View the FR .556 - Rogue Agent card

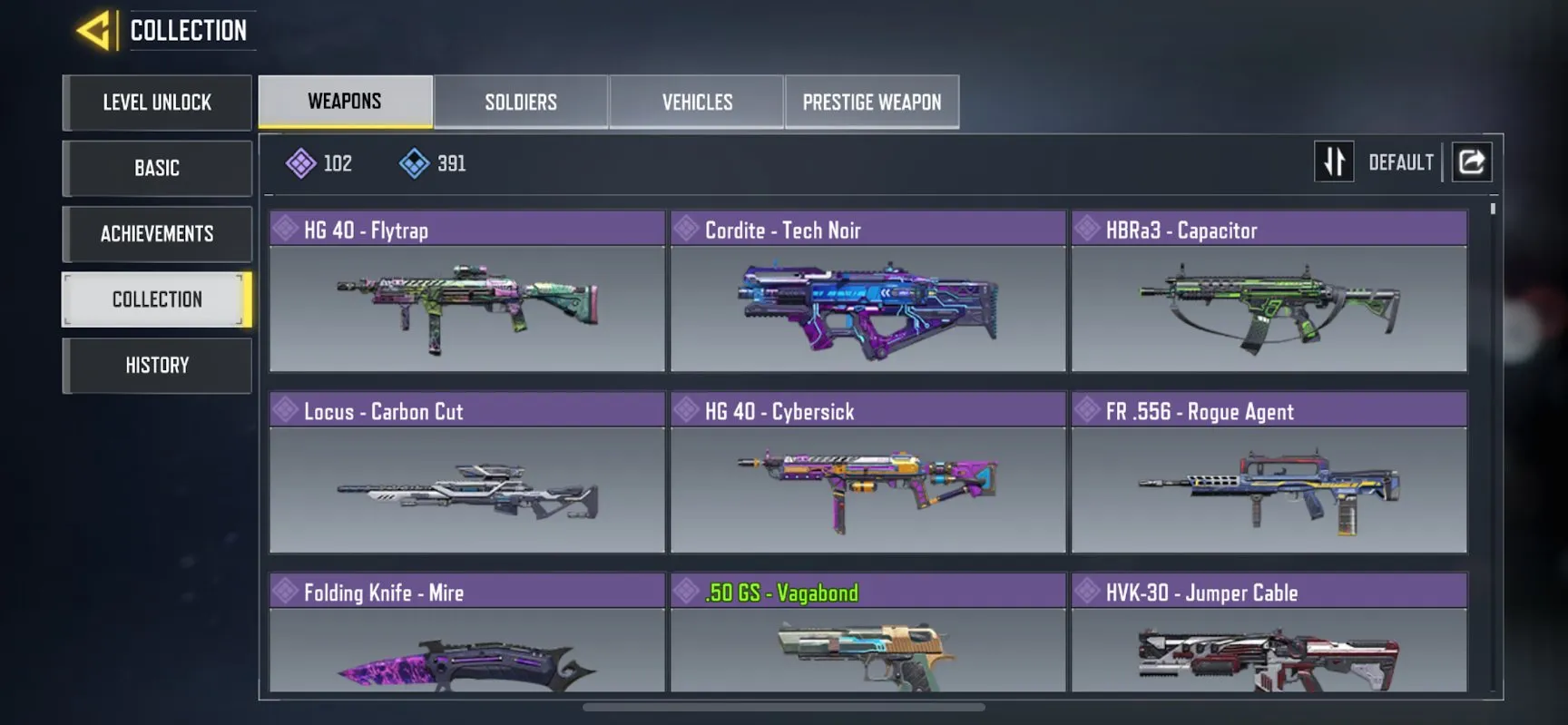point(1269,474)
